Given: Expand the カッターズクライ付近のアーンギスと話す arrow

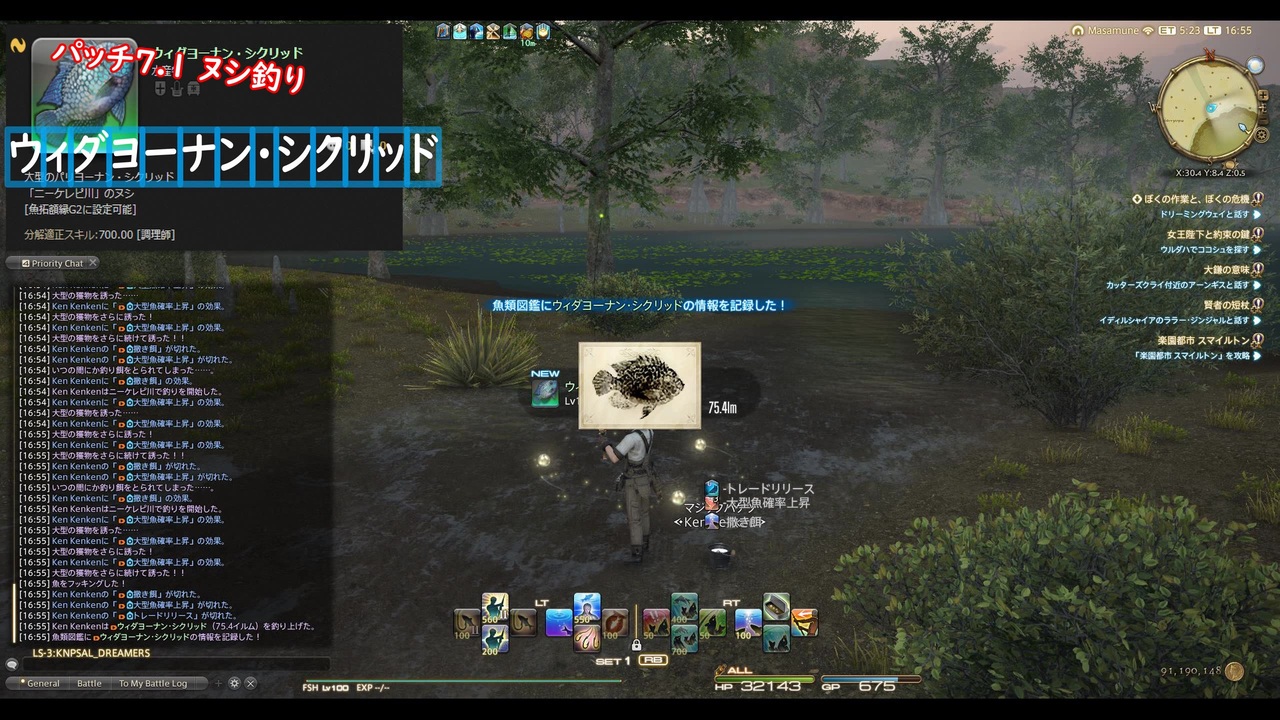Looking at the screenshot, I should point(1257,285).
